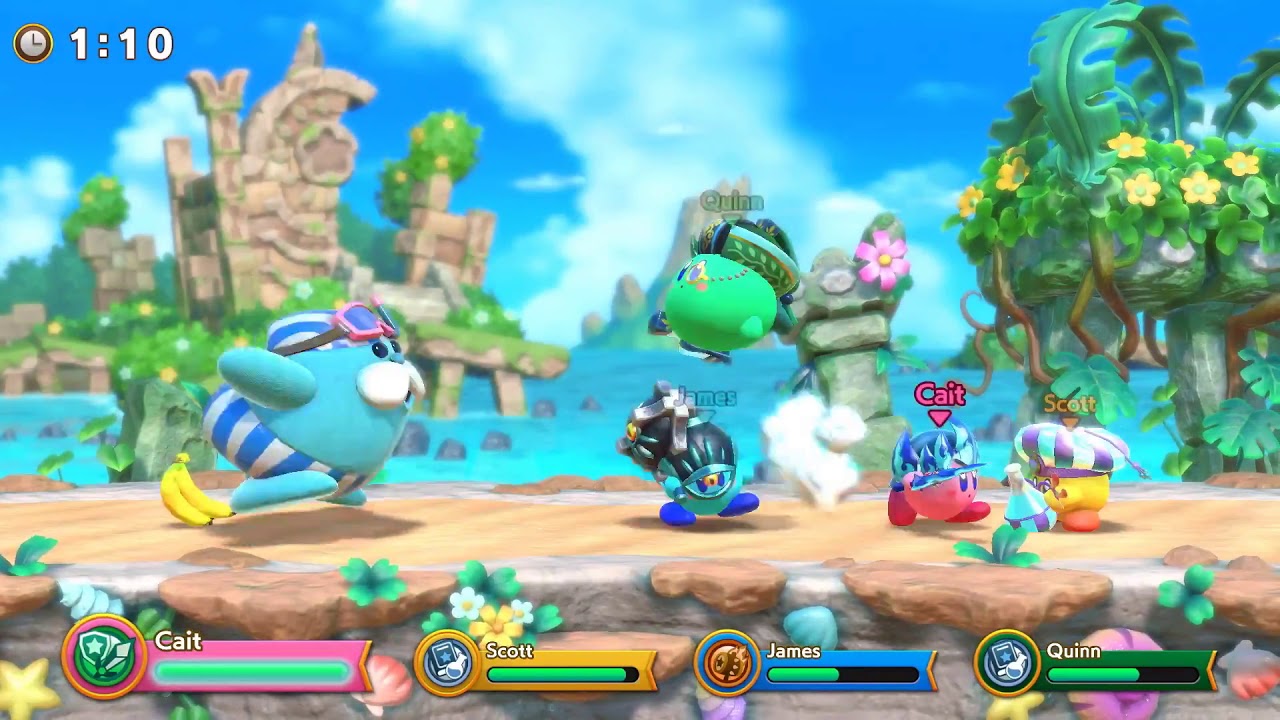The height and width of the screenshot is (720, 1280).
Task: Click the blue spider enemy labeled James
Action: click(690, 460)
